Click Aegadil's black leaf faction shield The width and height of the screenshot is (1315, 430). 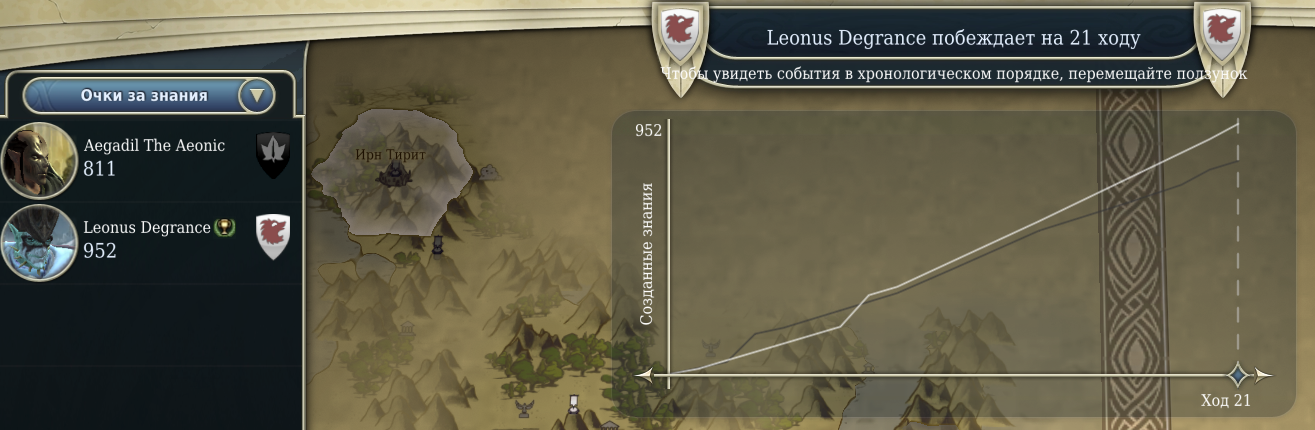point(273,155)
